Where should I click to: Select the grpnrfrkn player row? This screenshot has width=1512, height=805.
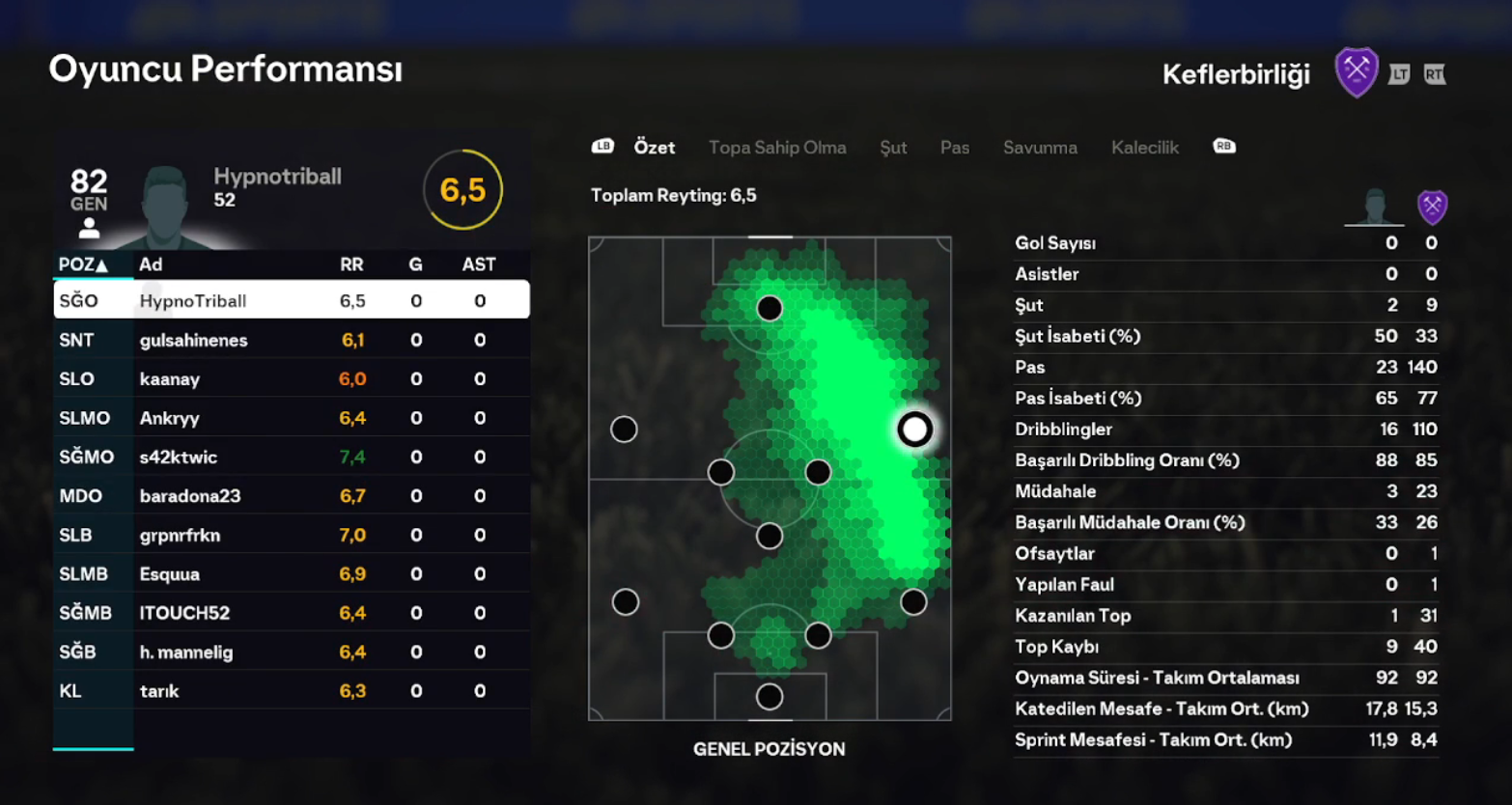pos(291,535)
